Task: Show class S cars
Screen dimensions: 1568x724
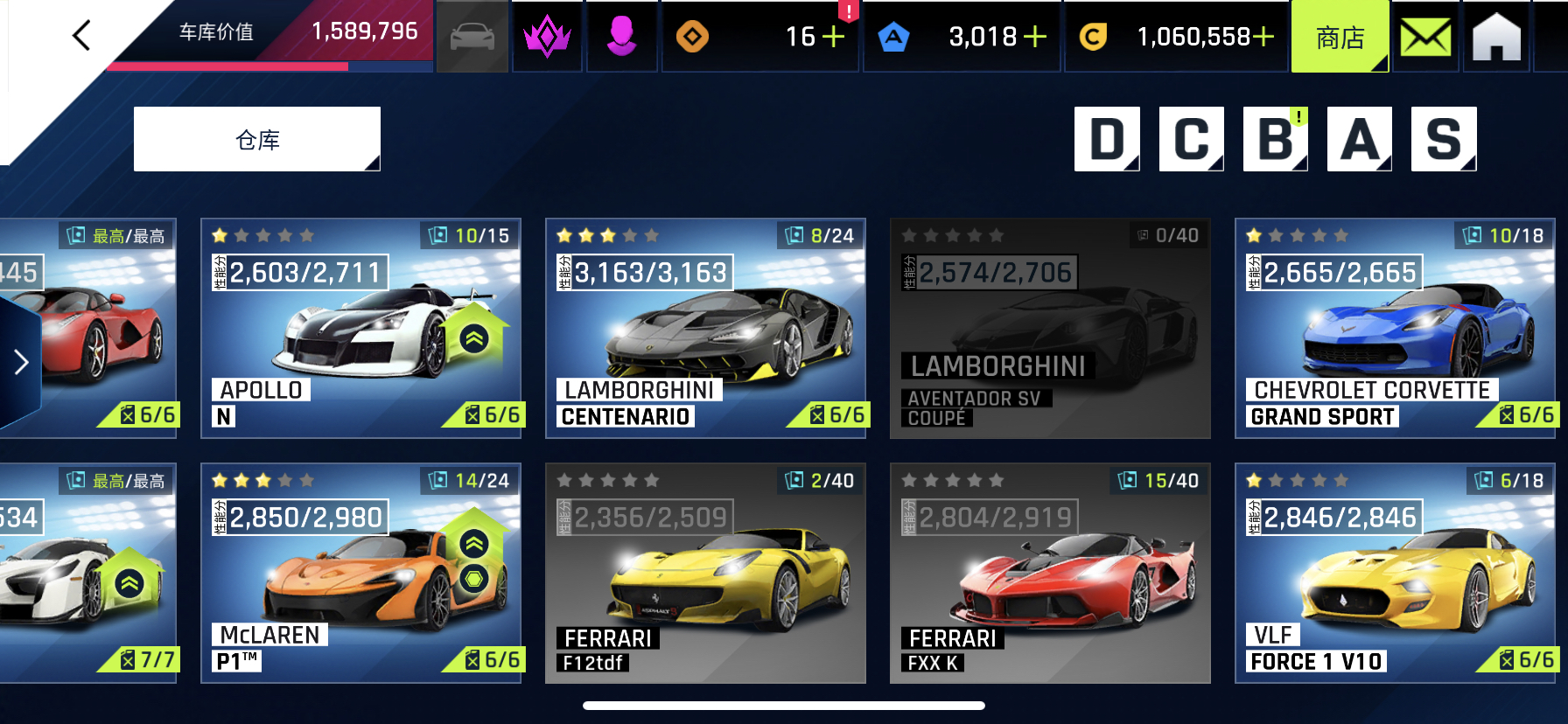Action: click(x=1444, y=139)
